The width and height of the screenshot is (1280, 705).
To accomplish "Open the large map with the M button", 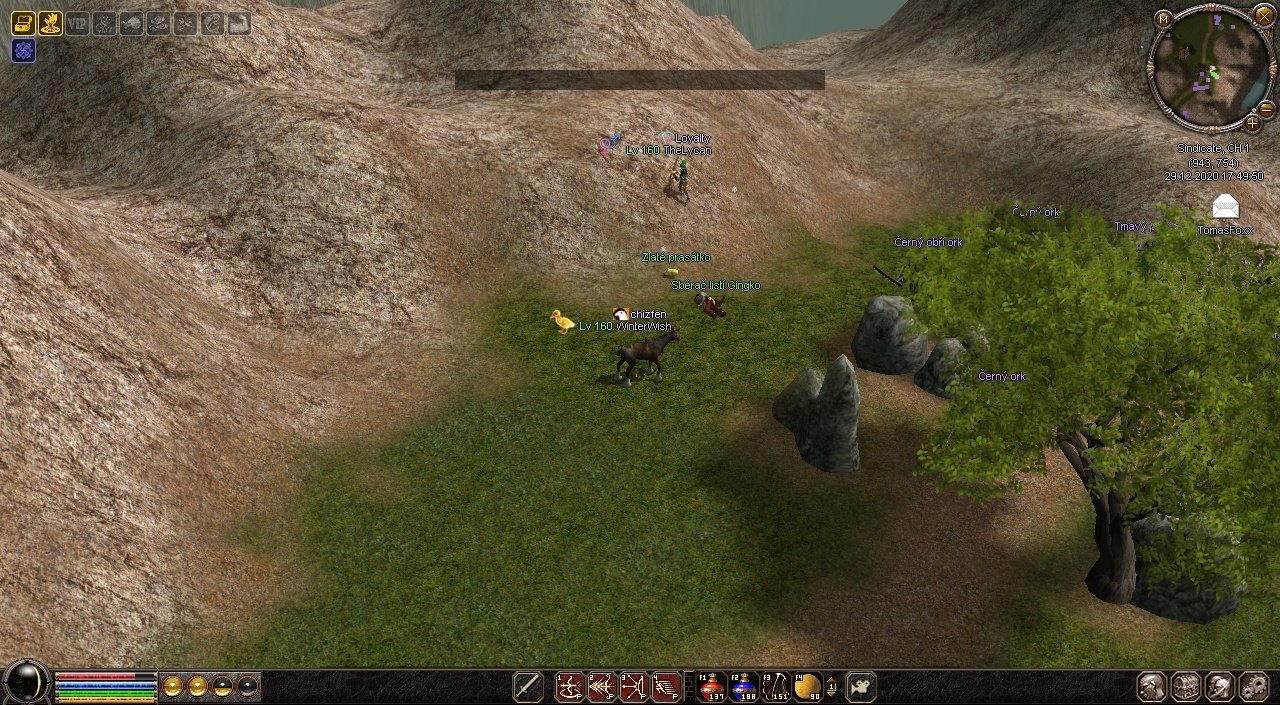I will tap(1163, 19).
